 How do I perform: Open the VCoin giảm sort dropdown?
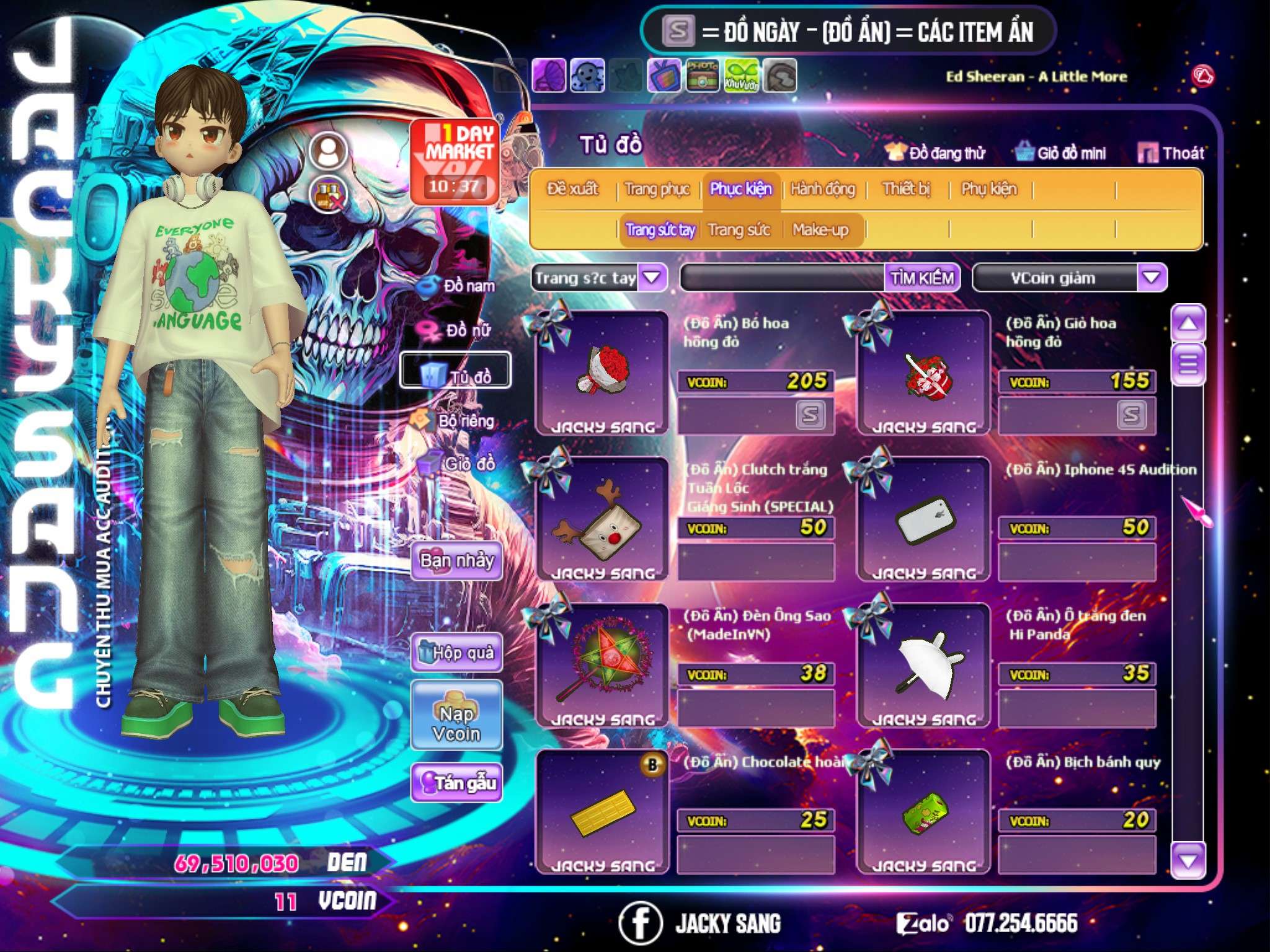(1151, 278)
